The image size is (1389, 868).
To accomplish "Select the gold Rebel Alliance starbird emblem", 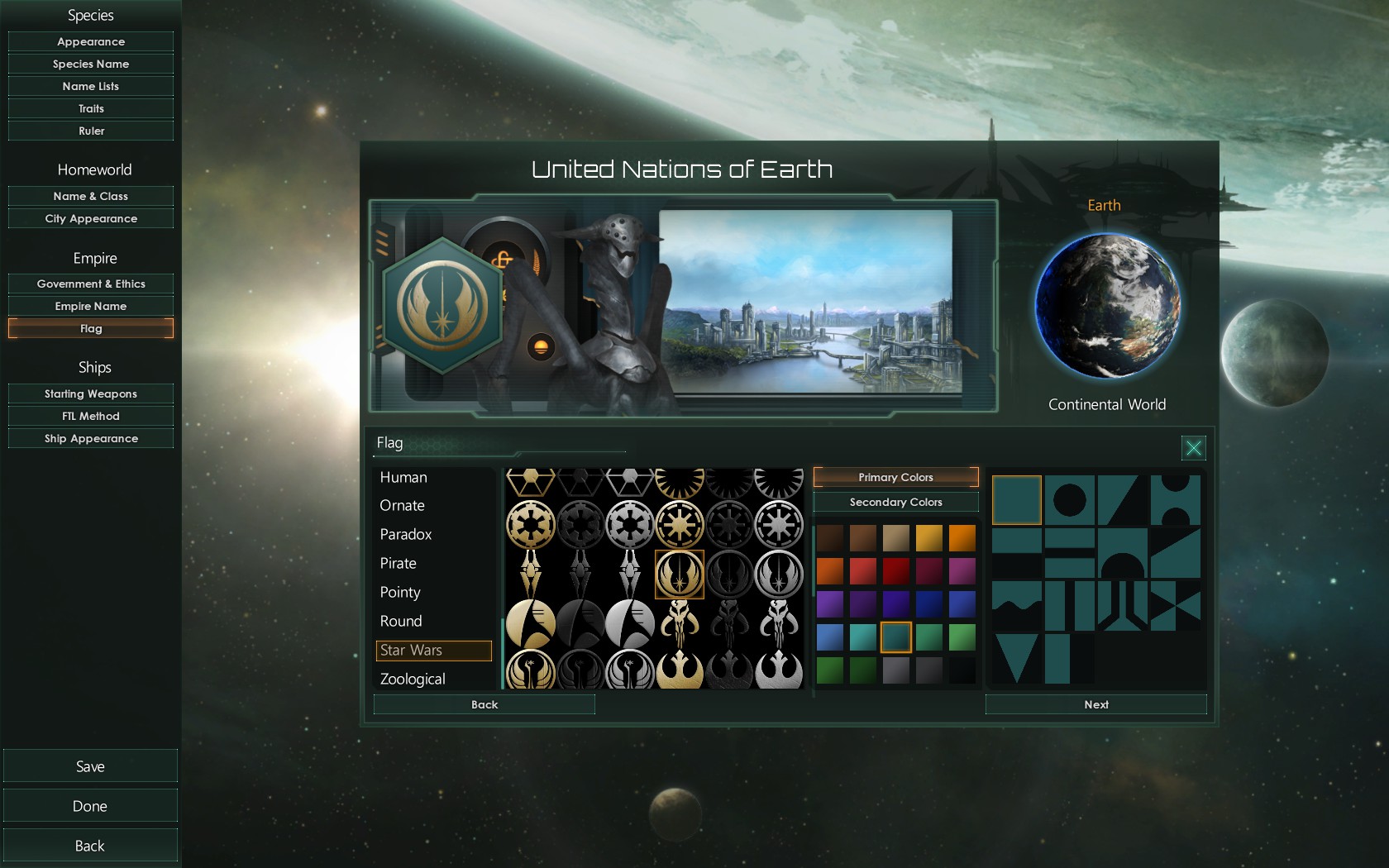I will (x=680, y=671).
